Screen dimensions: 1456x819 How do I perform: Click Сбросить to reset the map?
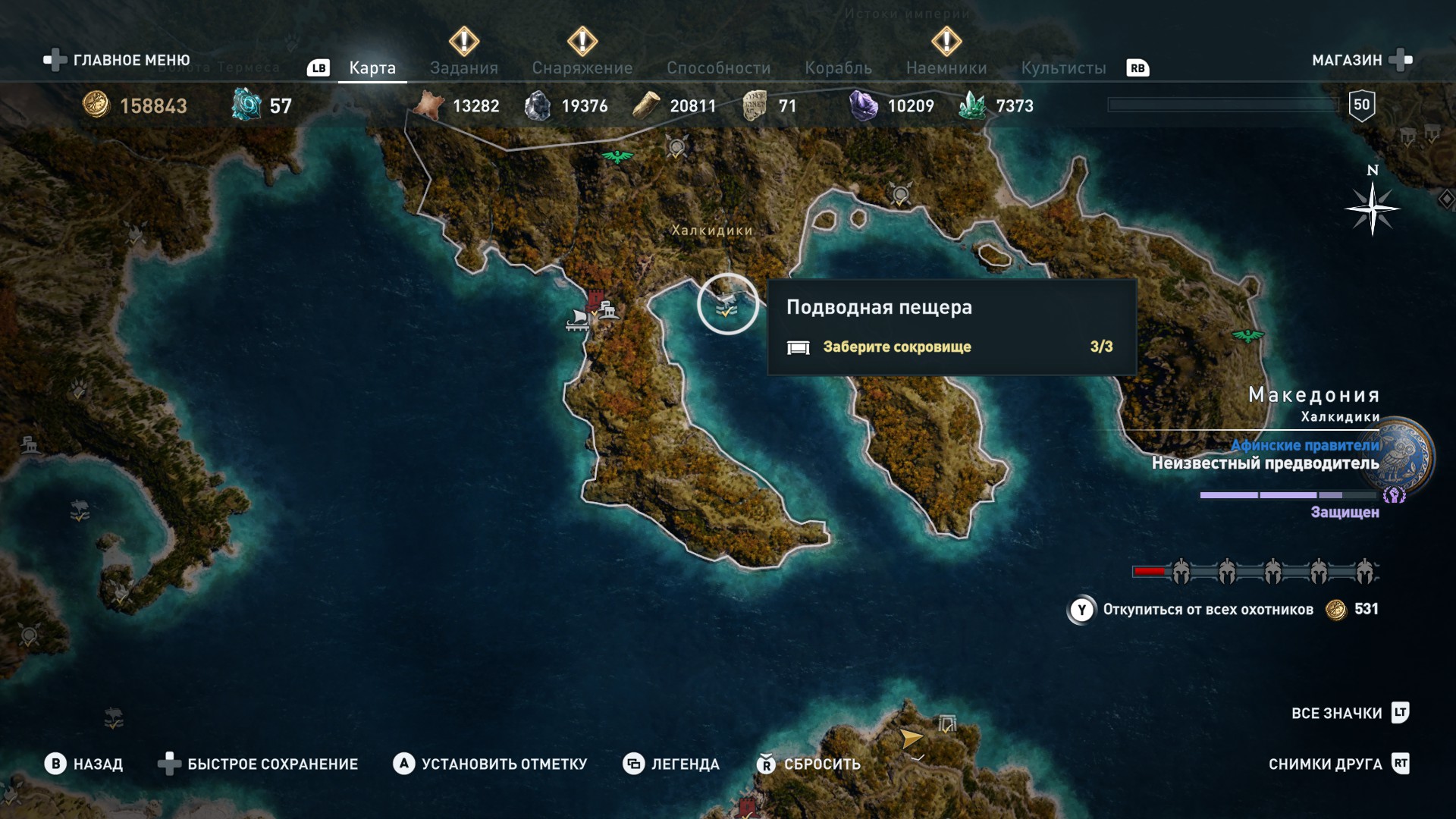(808, 764)
